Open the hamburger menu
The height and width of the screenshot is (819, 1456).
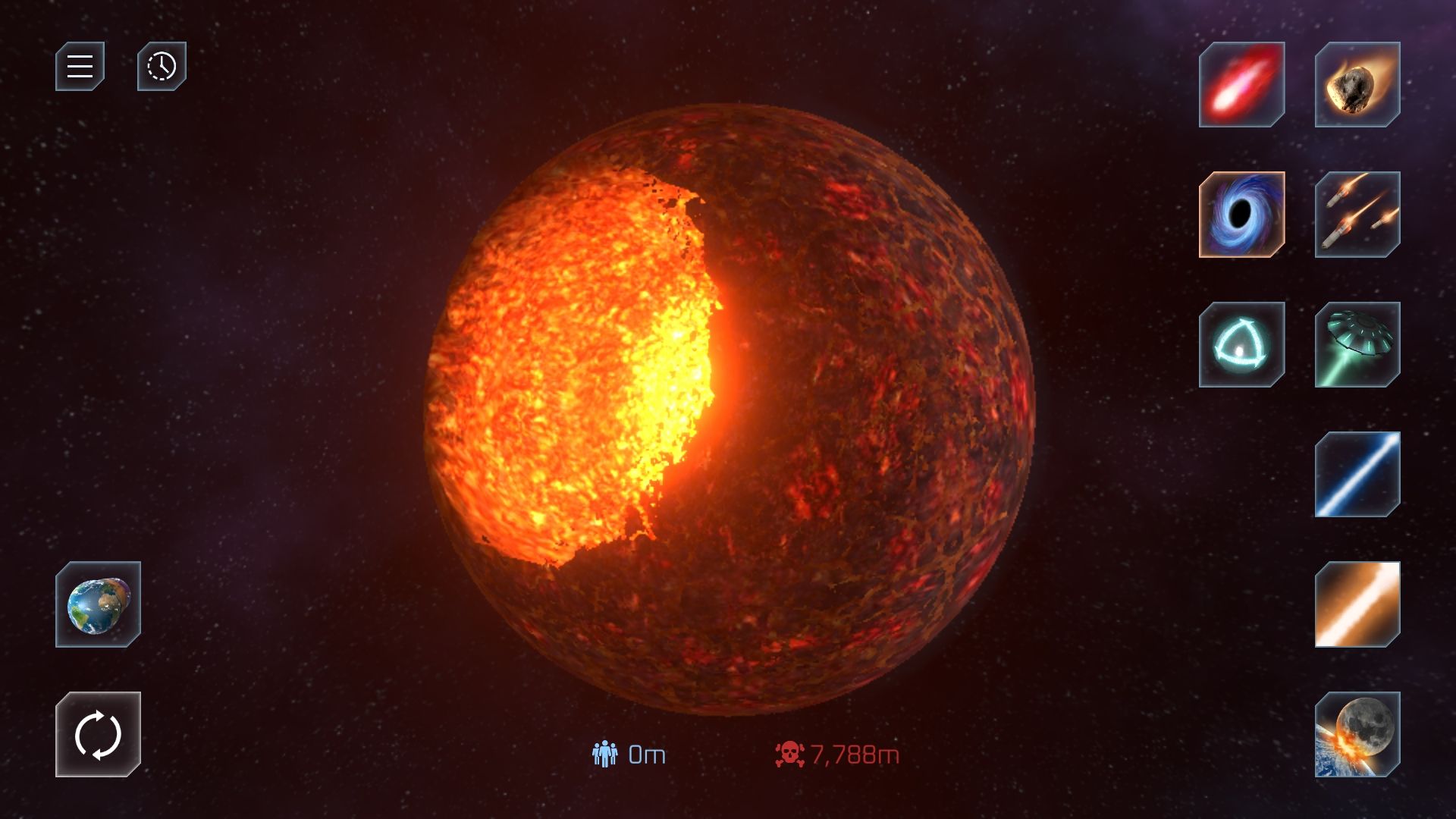[80, 67]
